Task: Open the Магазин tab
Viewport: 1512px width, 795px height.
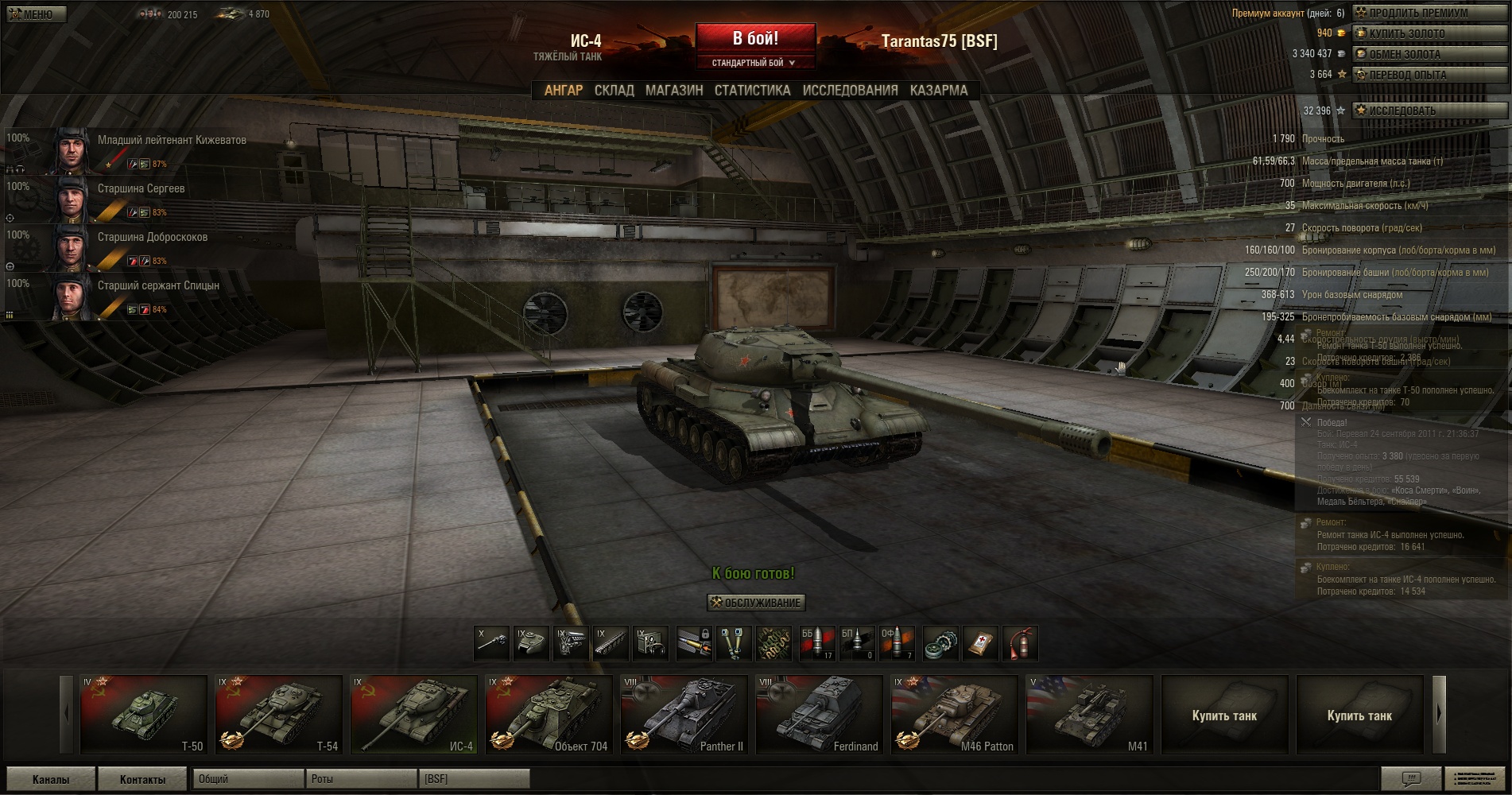Action: (674, 91)
